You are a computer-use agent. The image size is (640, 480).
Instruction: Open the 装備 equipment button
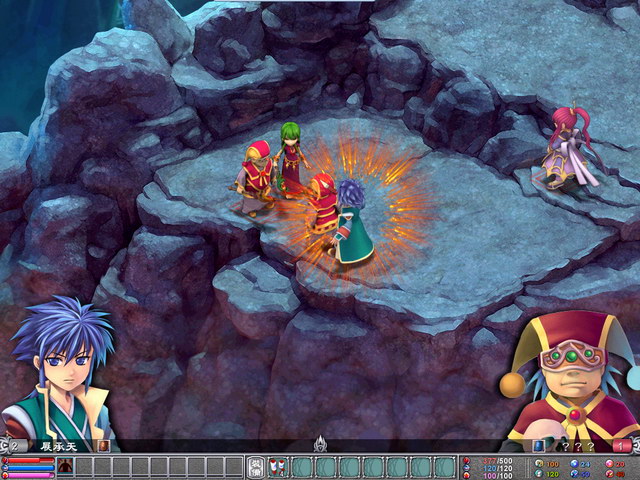pos(255,467)
